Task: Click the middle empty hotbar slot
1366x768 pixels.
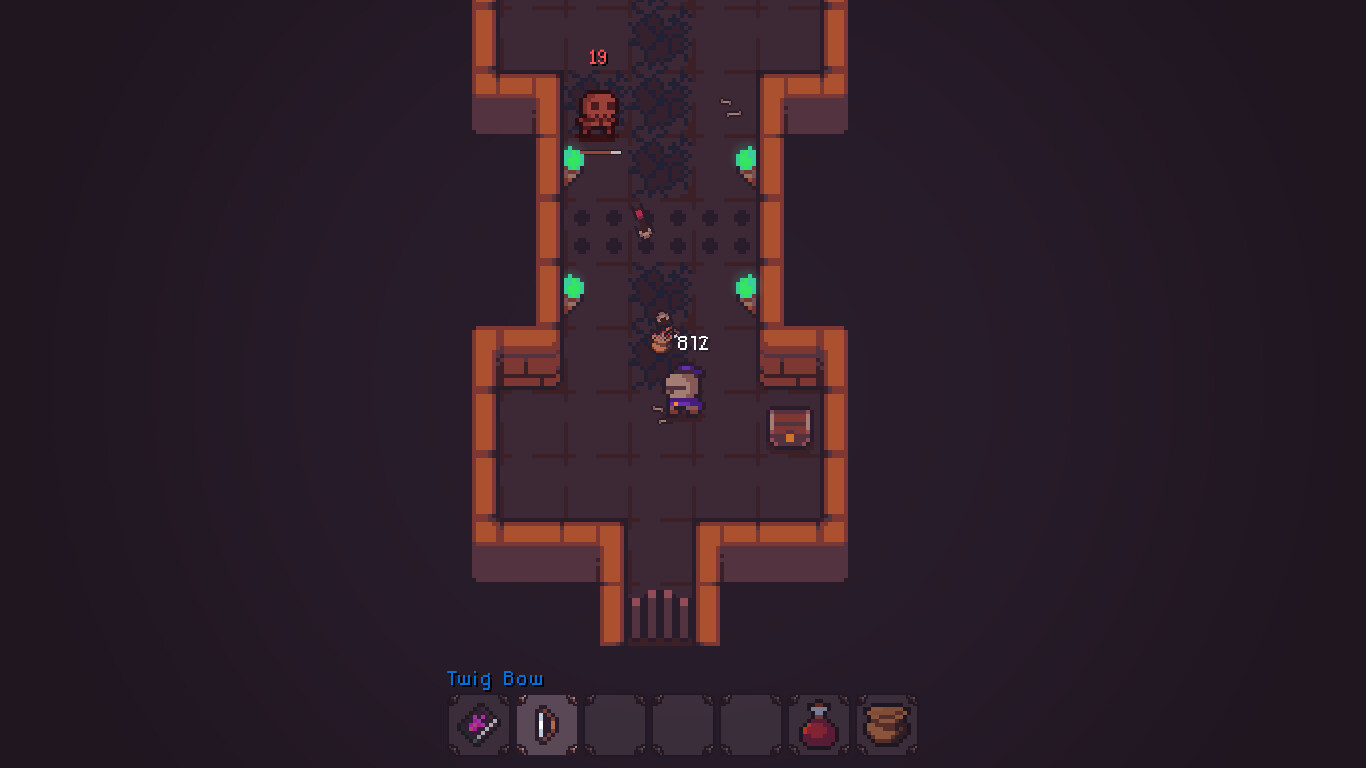Action: [x=682, y=723]
